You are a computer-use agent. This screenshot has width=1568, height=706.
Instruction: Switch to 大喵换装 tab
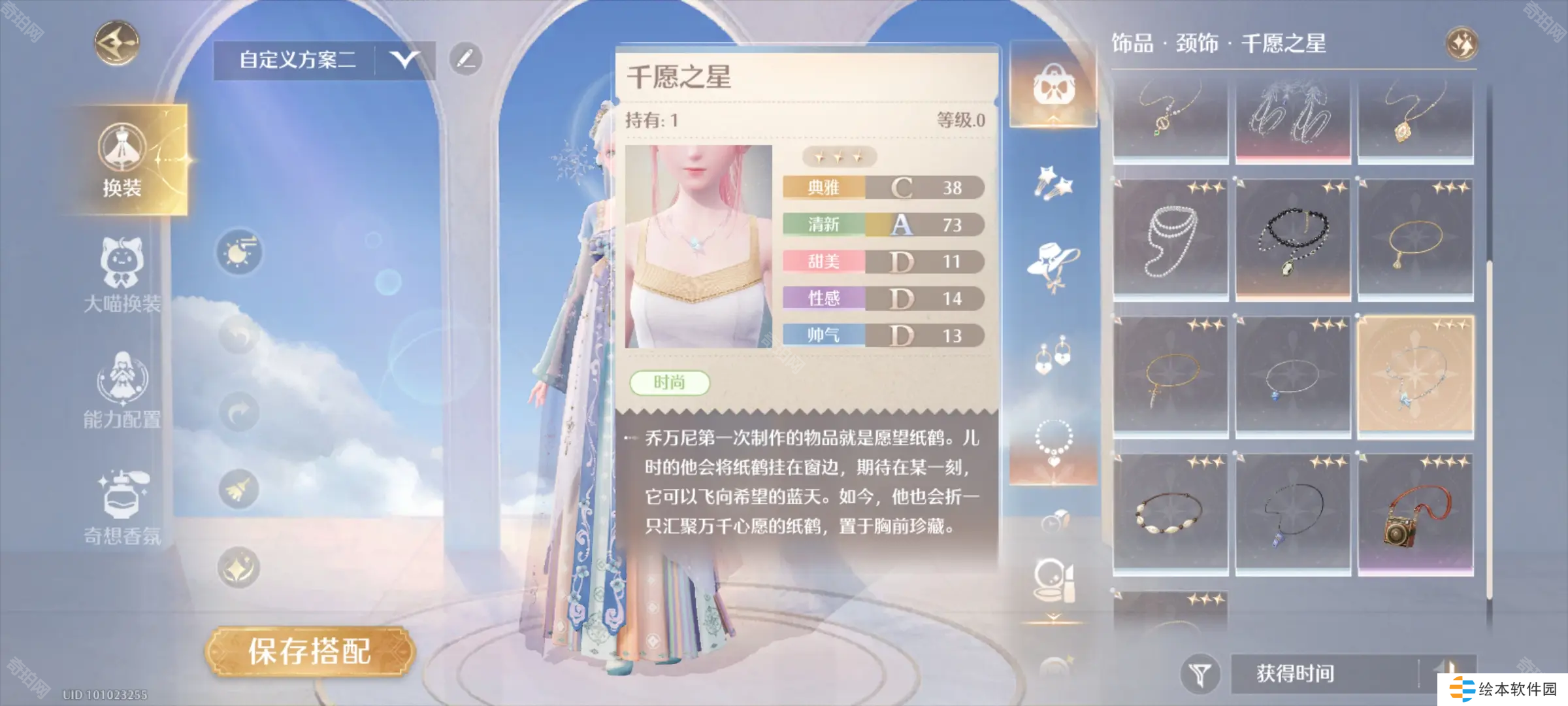(122, 275)
